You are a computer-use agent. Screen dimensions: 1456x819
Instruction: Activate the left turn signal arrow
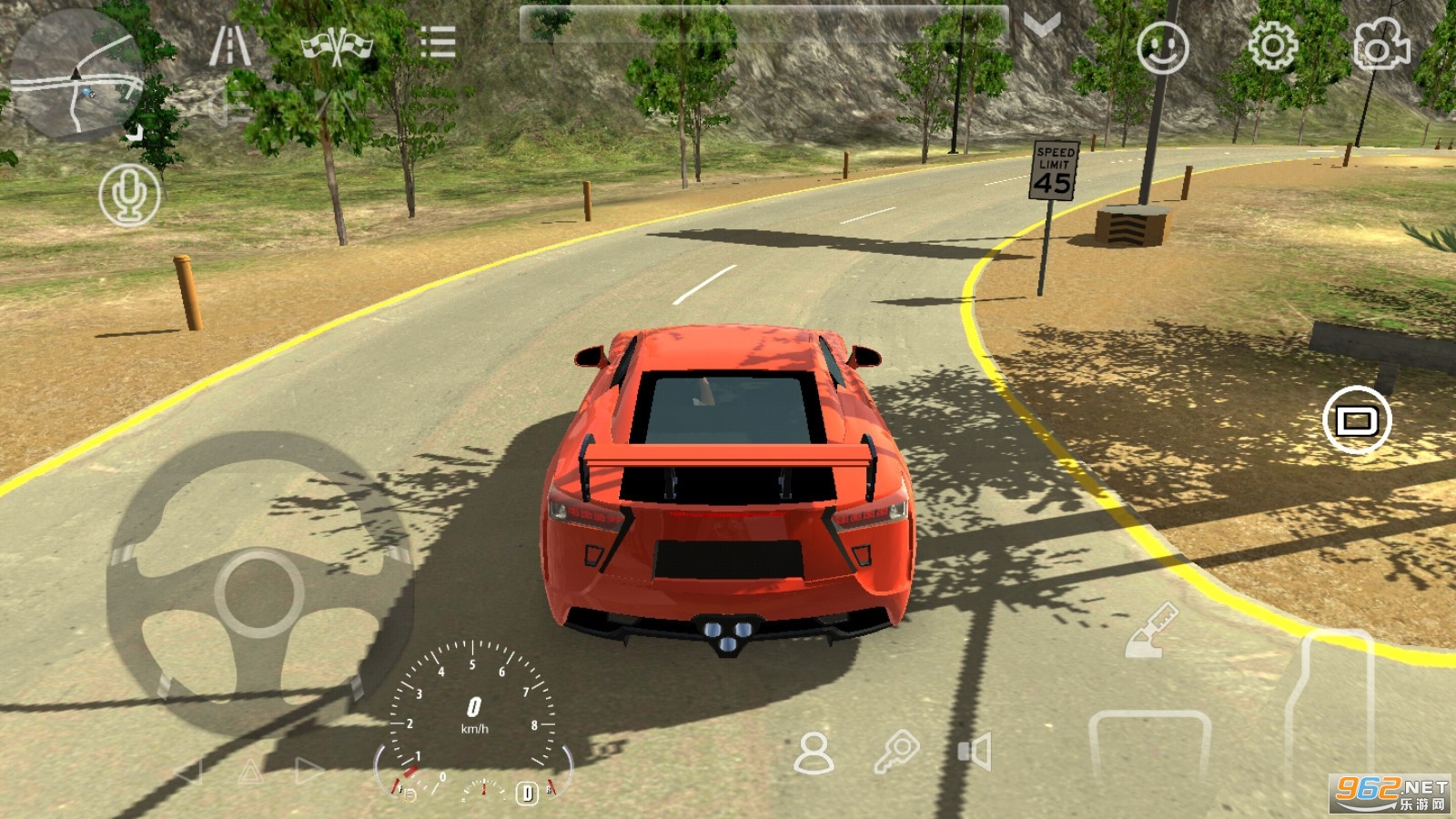pyautogui.click(x=188, y=773)
